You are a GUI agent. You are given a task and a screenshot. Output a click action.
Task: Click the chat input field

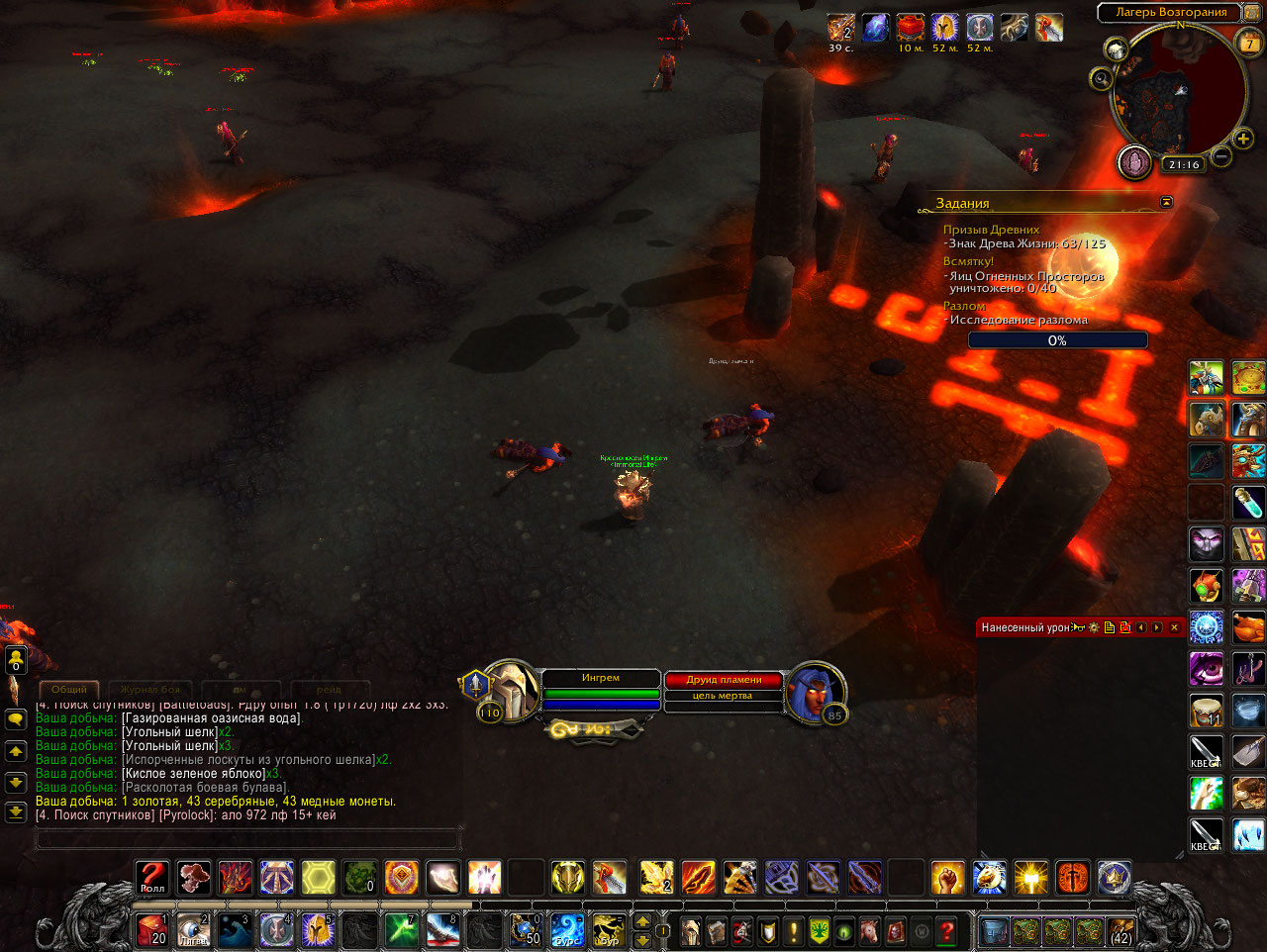247,840
